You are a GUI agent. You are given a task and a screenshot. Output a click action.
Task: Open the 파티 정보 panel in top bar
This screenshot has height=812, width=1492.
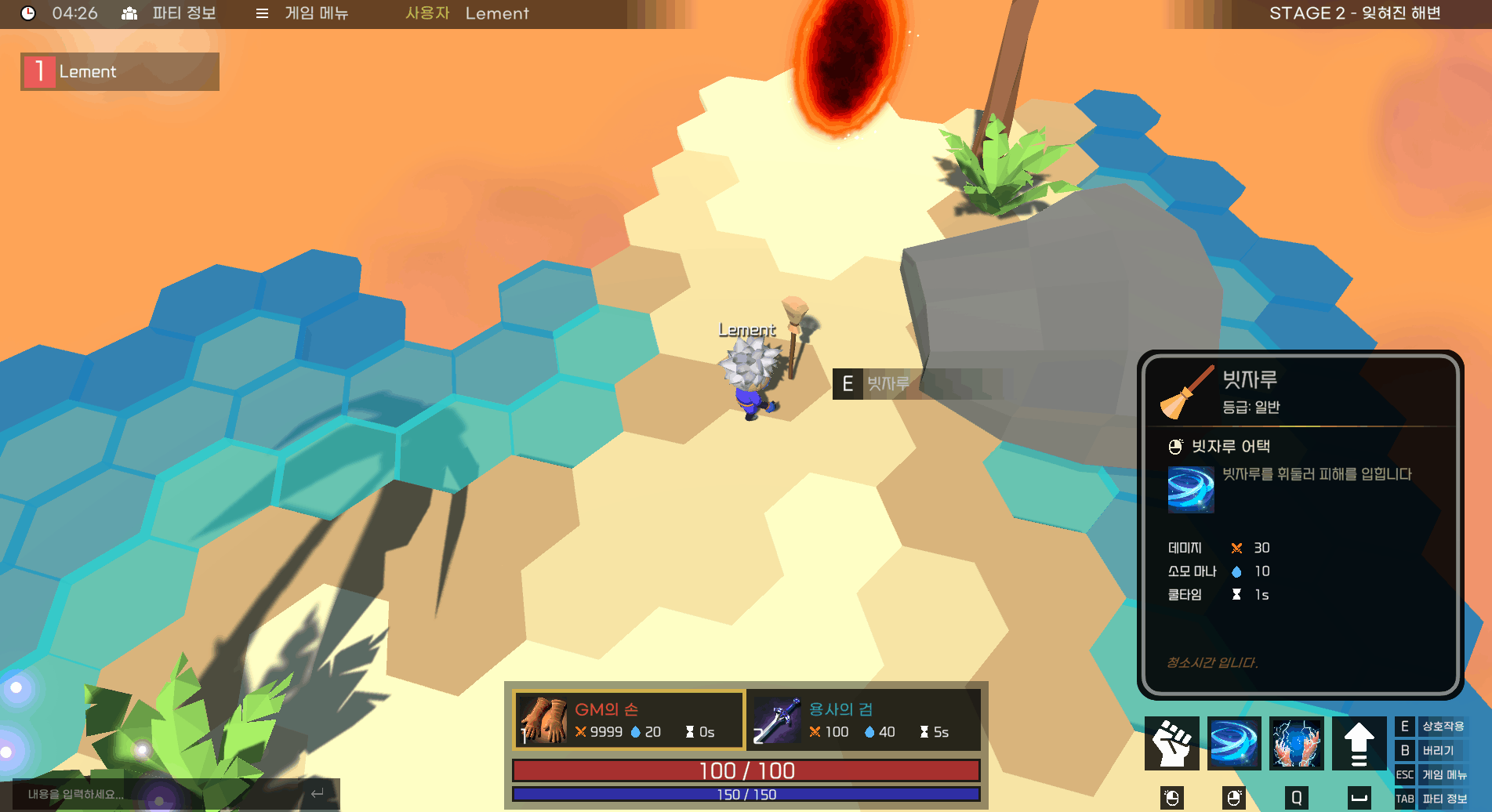169,13
